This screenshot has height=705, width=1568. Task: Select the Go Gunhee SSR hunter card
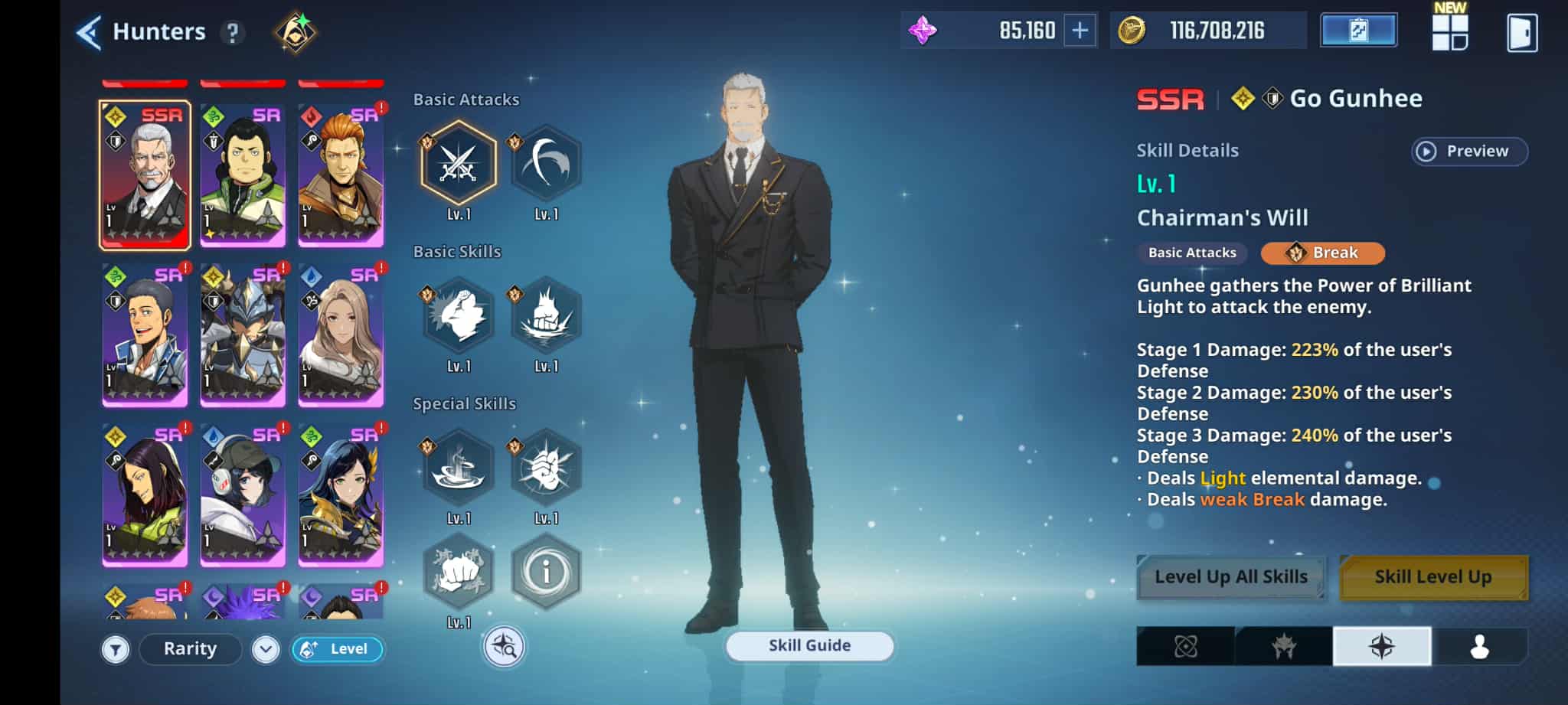[145, 175]
